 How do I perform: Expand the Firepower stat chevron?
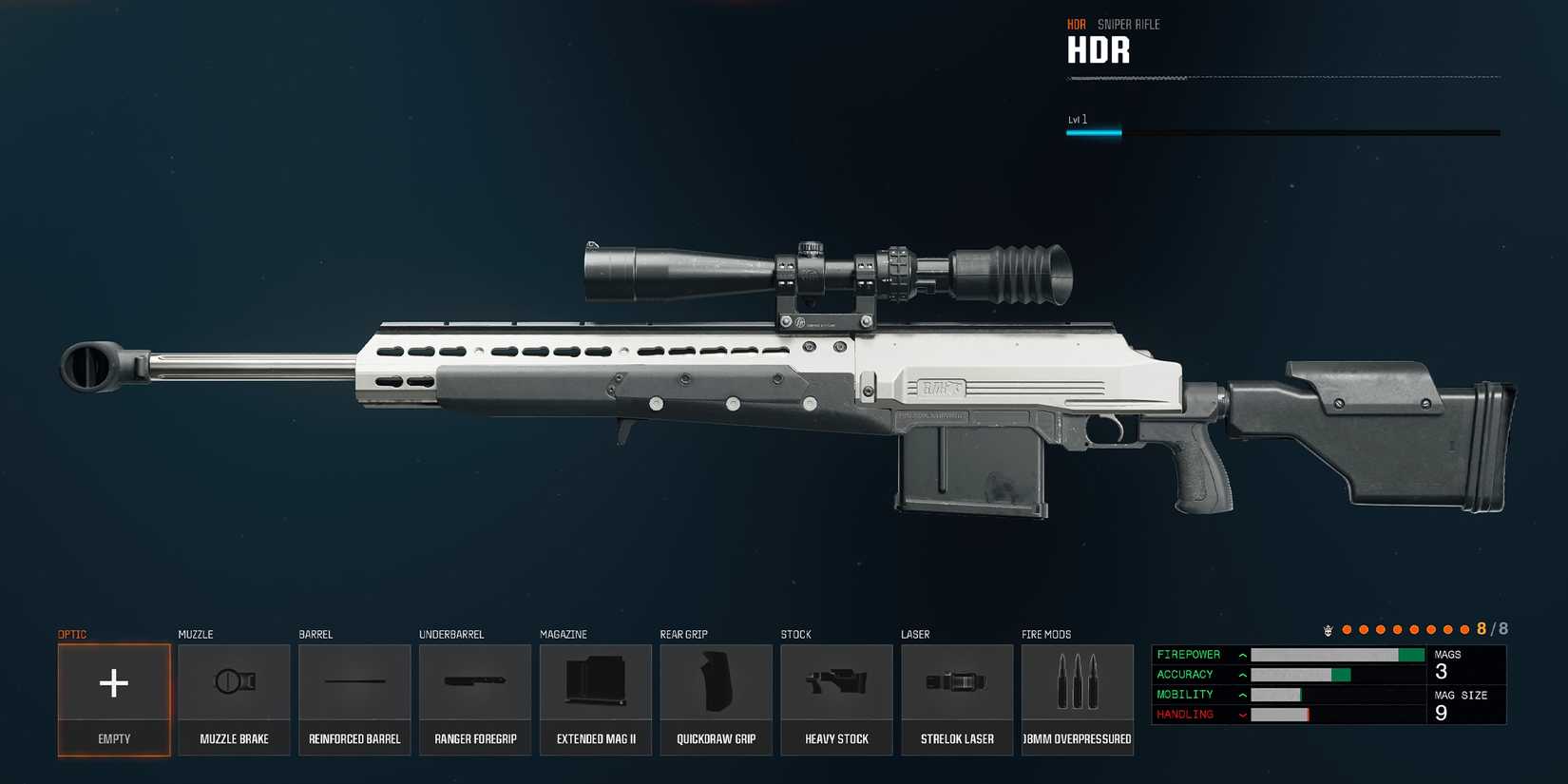[1242, 654]
